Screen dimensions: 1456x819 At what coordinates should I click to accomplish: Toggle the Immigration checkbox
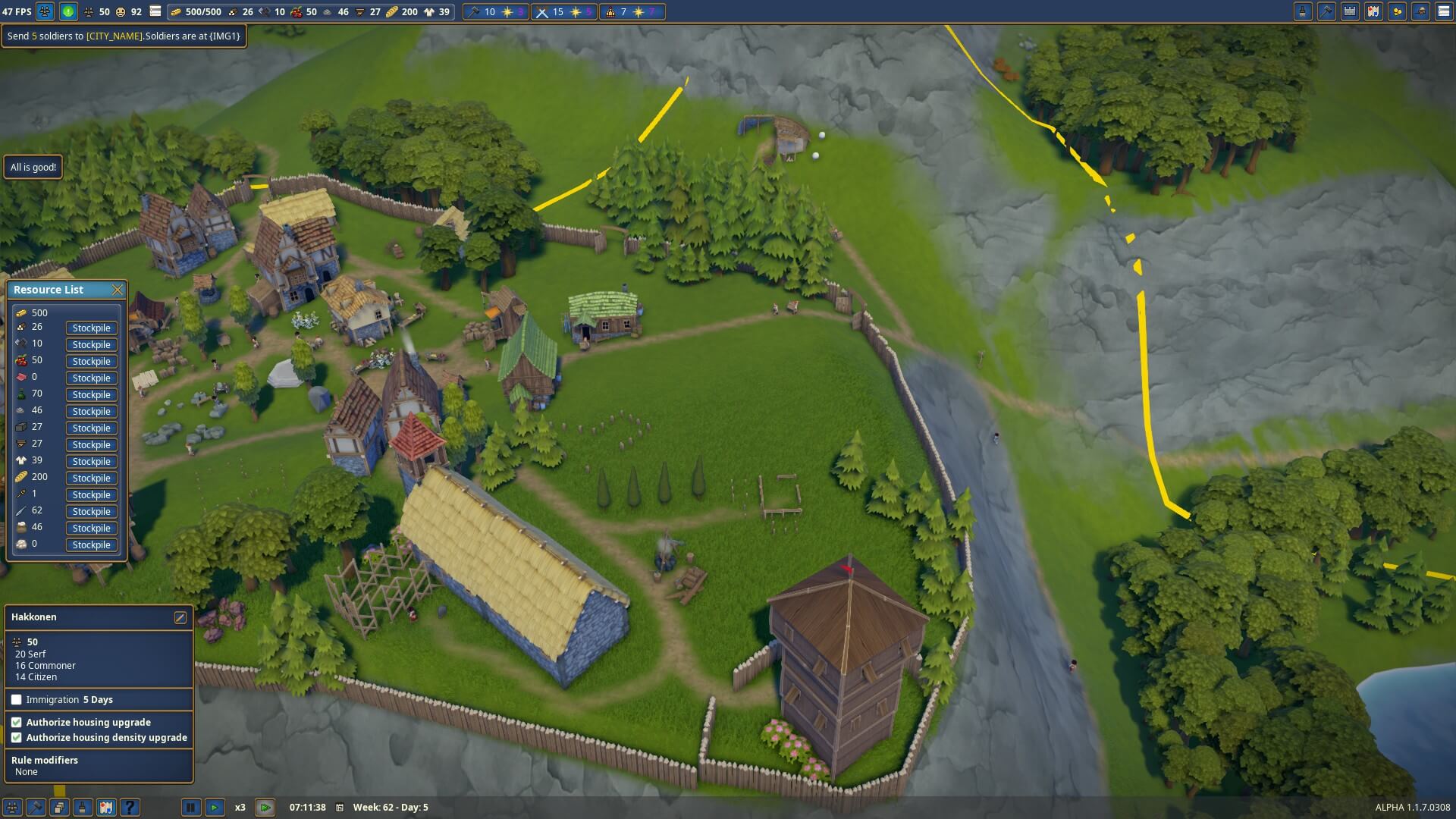click(x=17, y=700)
